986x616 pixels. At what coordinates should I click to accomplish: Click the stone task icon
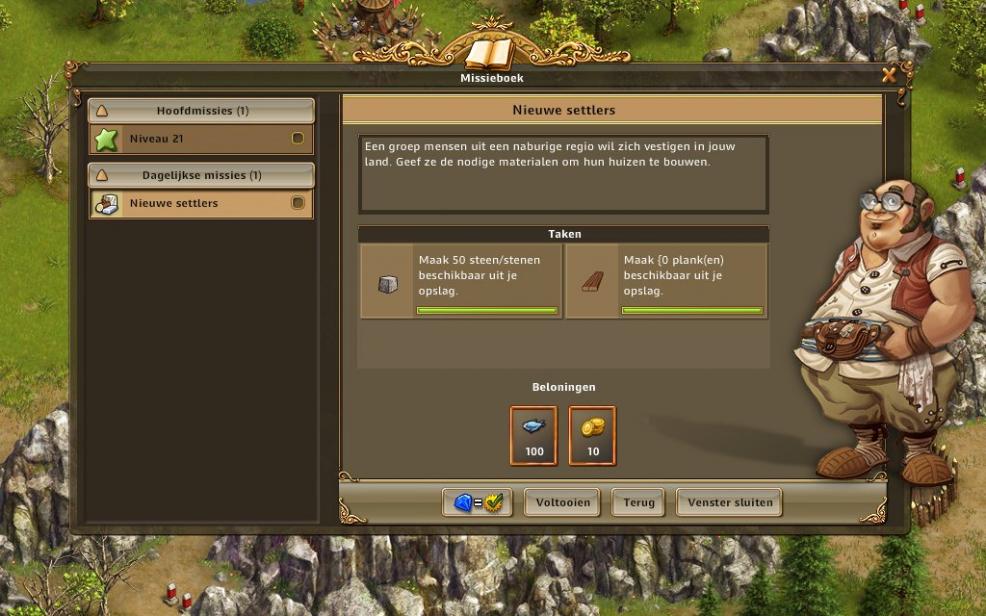[388, 284]
